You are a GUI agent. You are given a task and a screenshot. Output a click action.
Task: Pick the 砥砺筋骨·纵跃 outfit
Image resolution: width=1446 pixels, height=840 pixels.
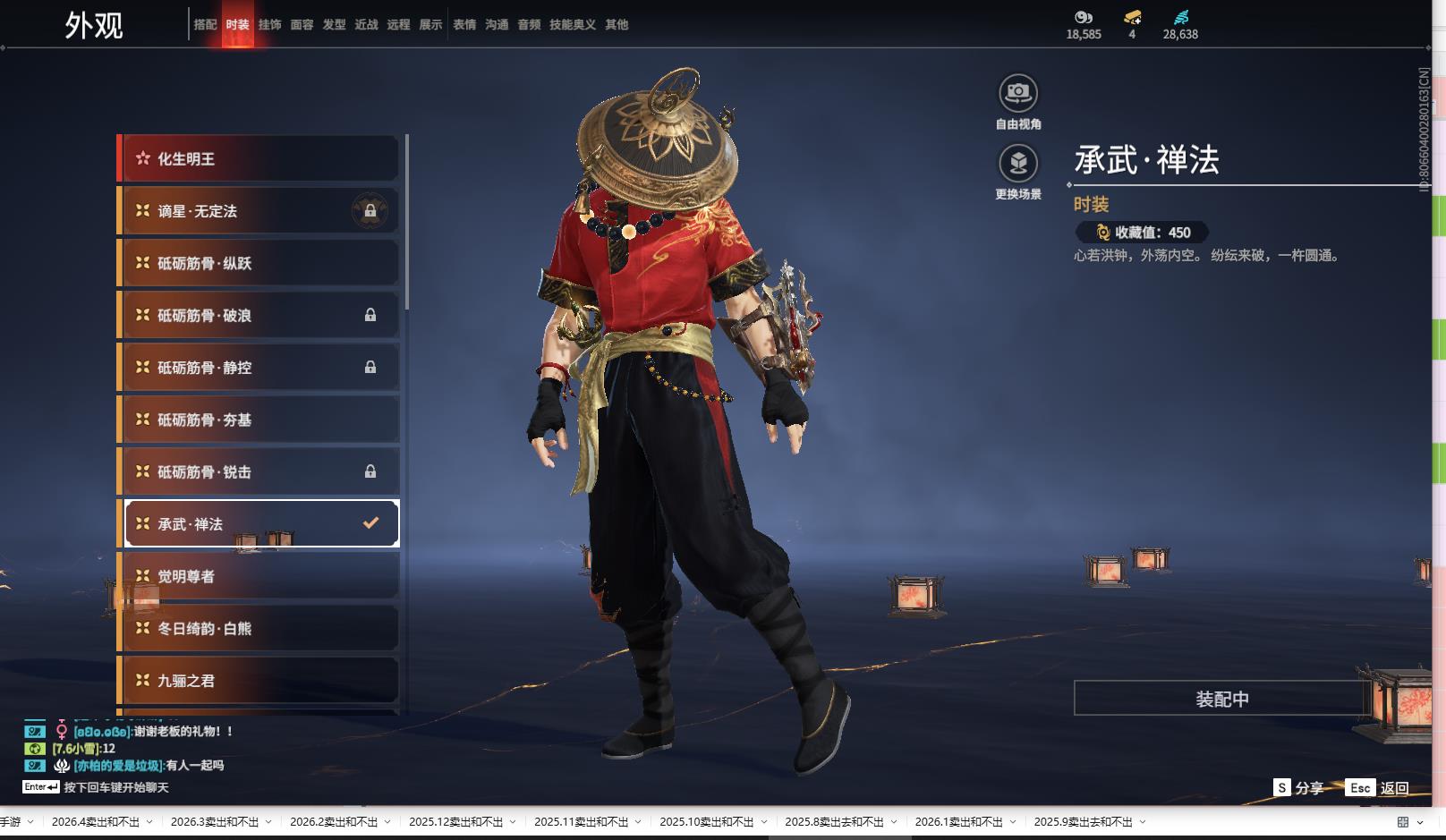pos(258,263)
